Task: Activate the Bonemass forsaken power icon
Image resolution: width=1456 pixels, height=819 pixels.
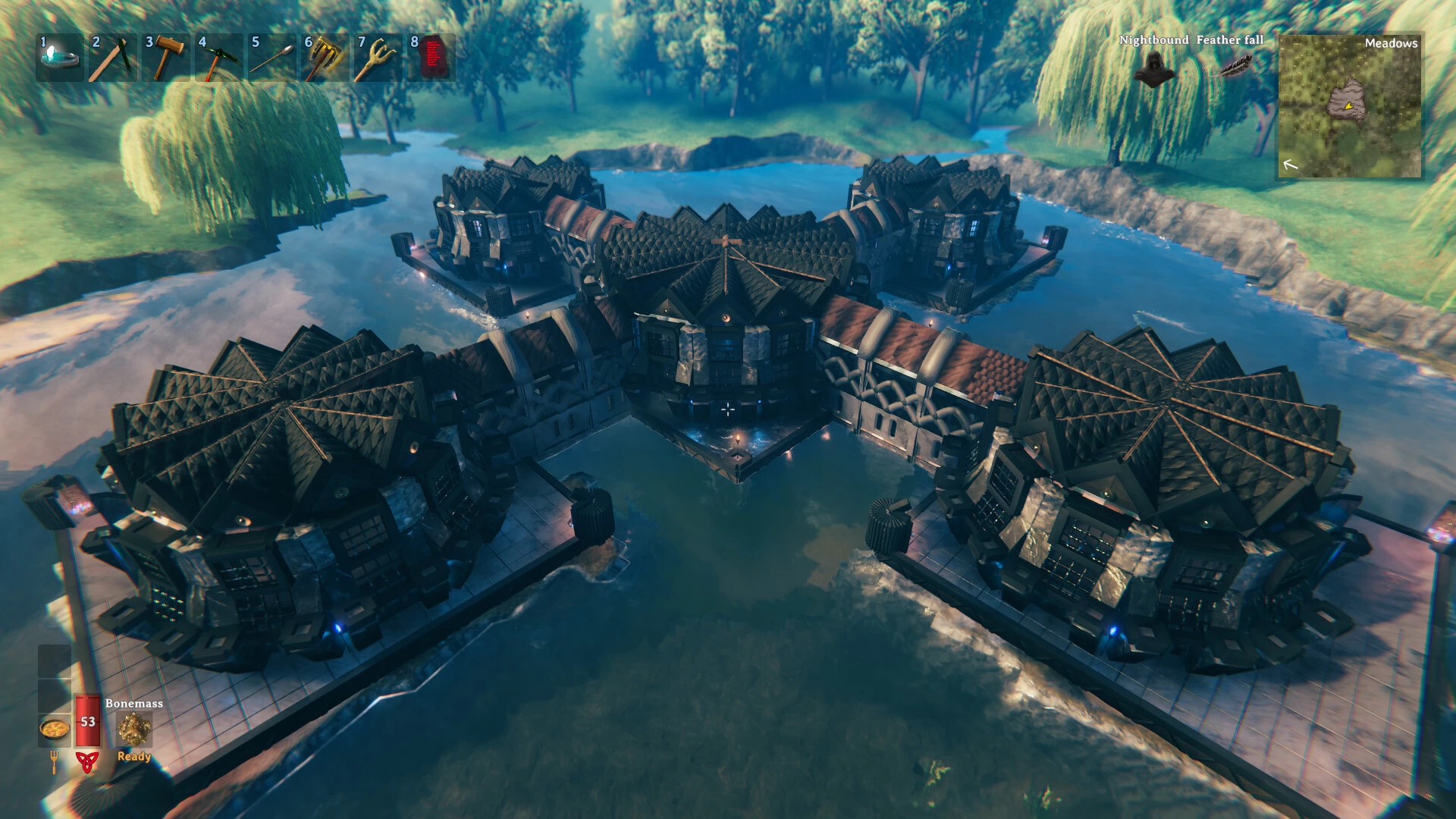Action: 134,730
